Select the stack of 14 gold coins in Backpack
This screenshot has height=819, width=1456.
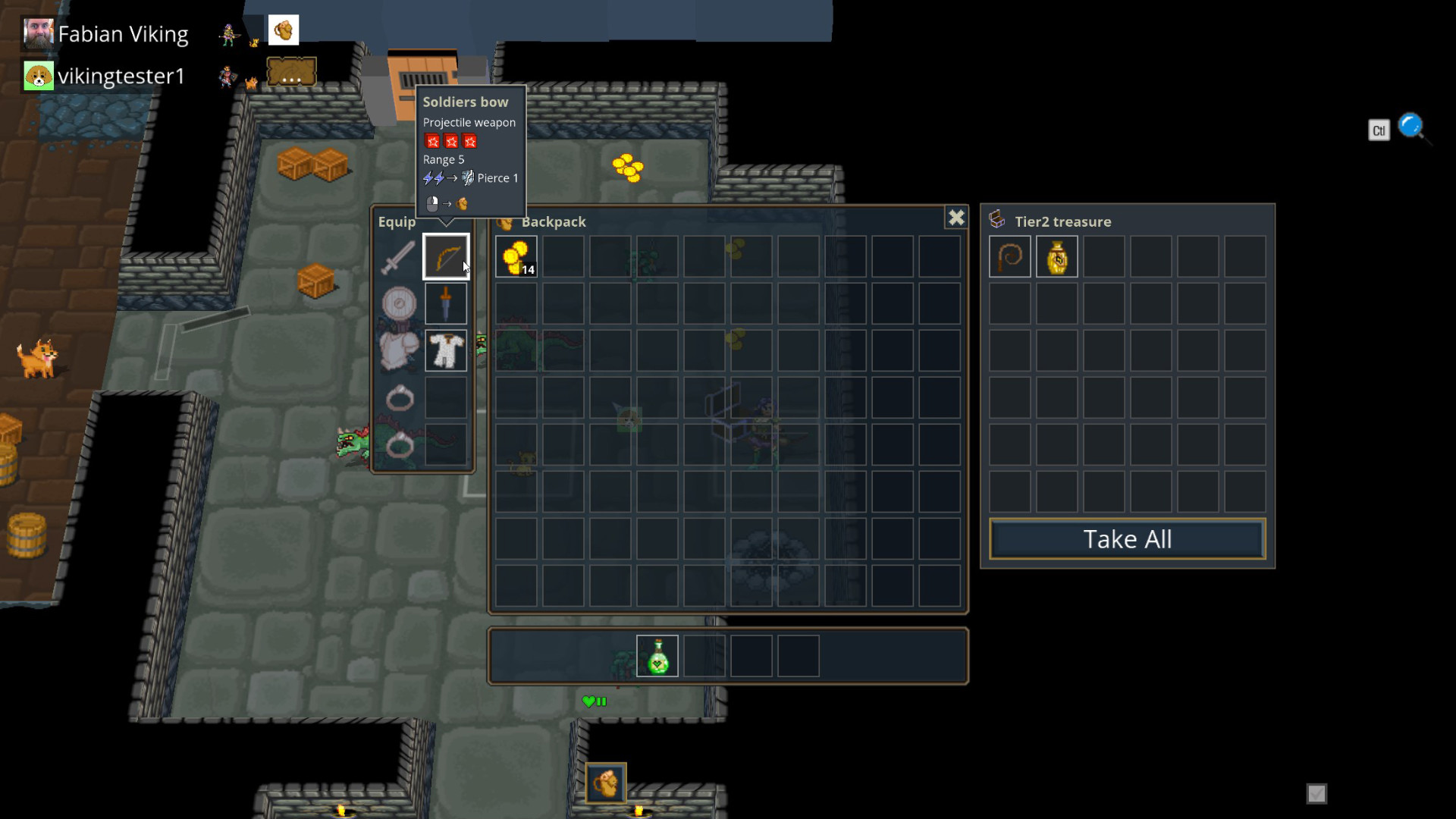pyautogui.click(x=516, y=256)
